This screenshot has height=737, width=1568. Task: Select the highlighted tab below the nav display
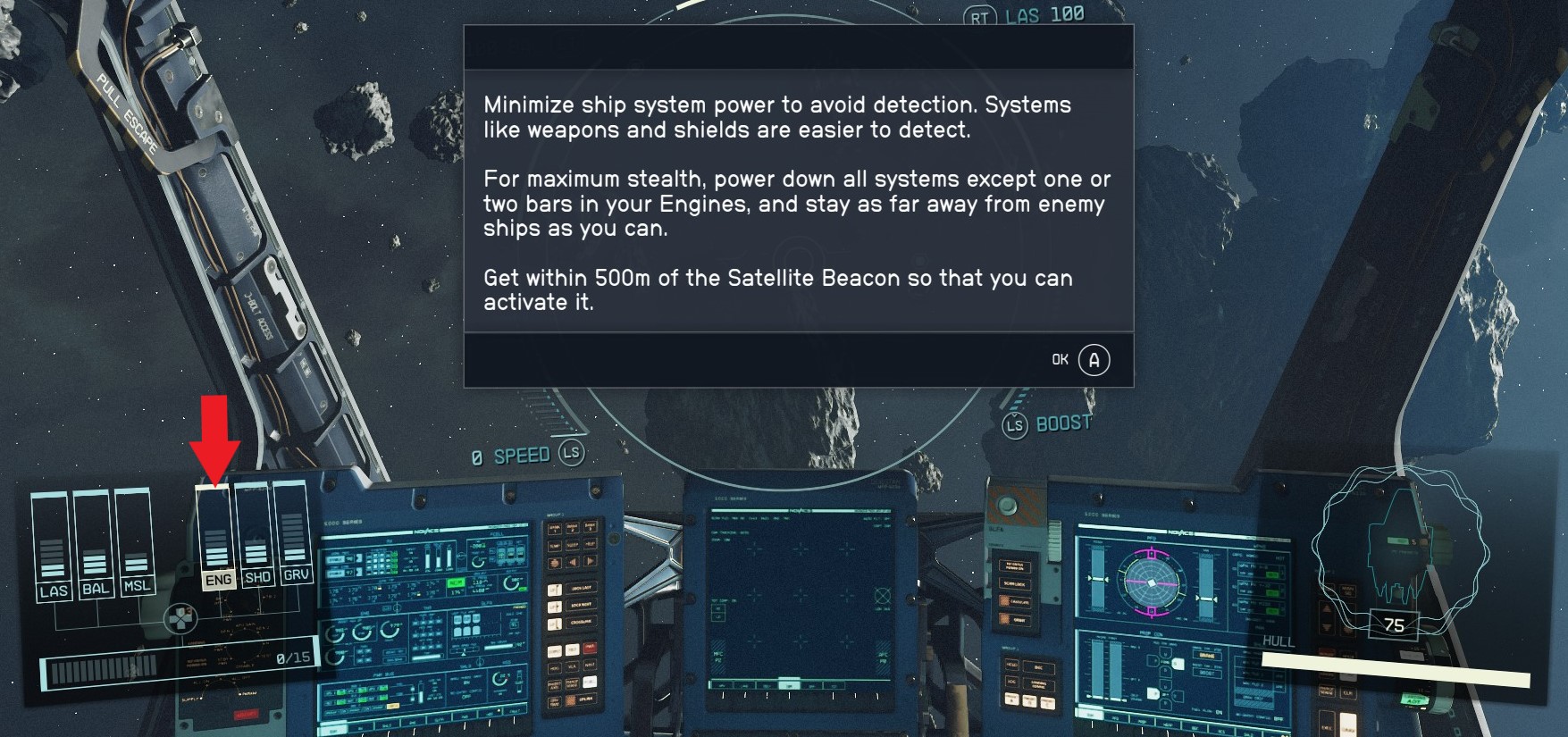[x=790, y=686]
